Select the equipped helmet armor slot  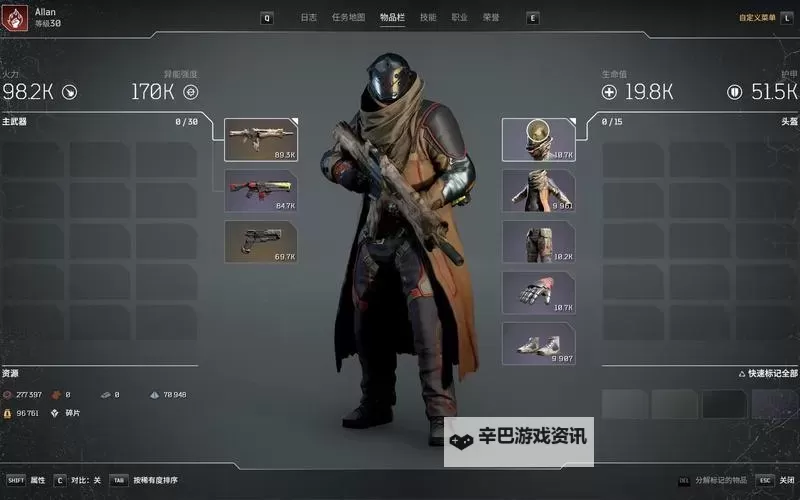coord(538,139)
